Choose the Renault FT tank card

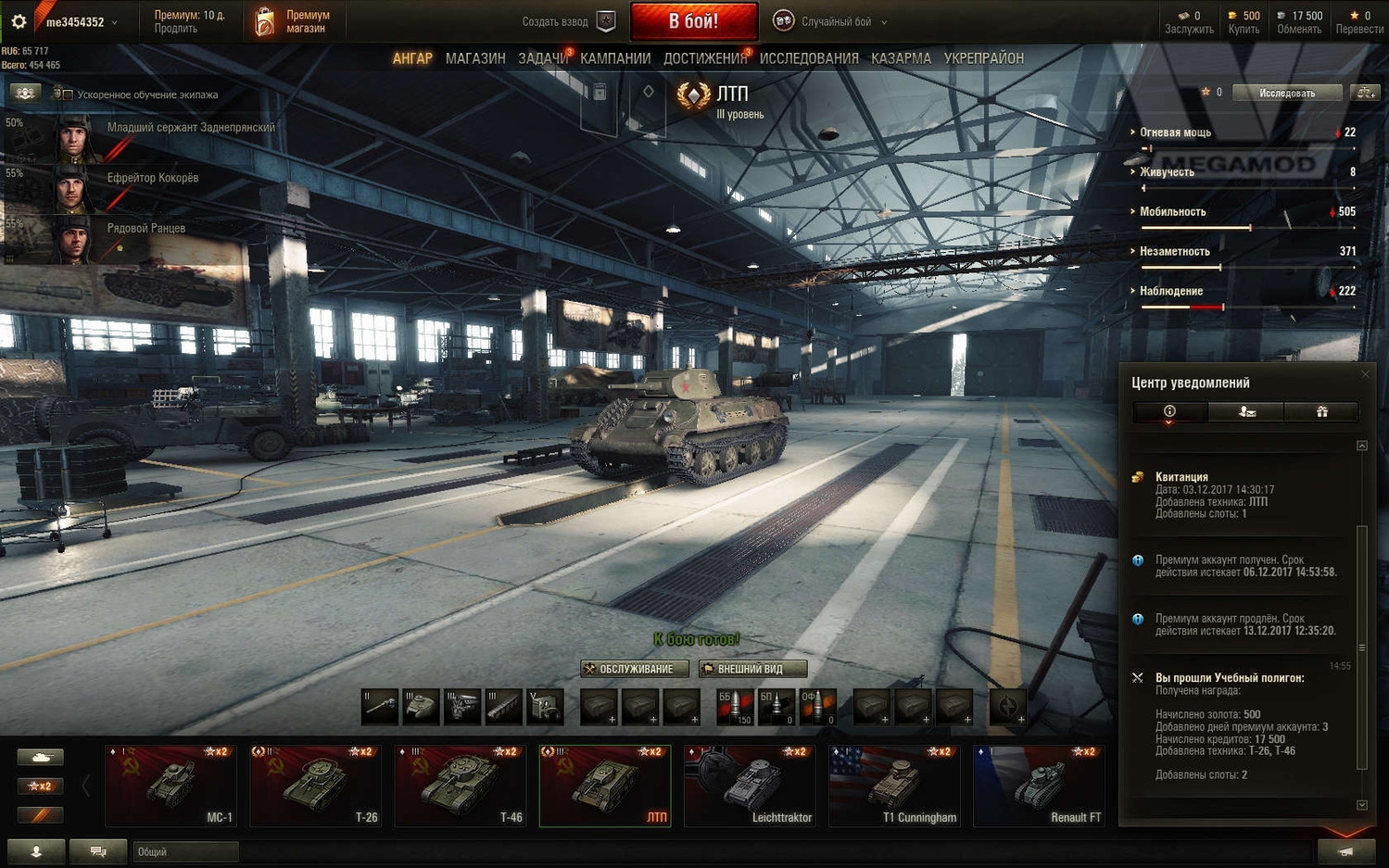1039,785
